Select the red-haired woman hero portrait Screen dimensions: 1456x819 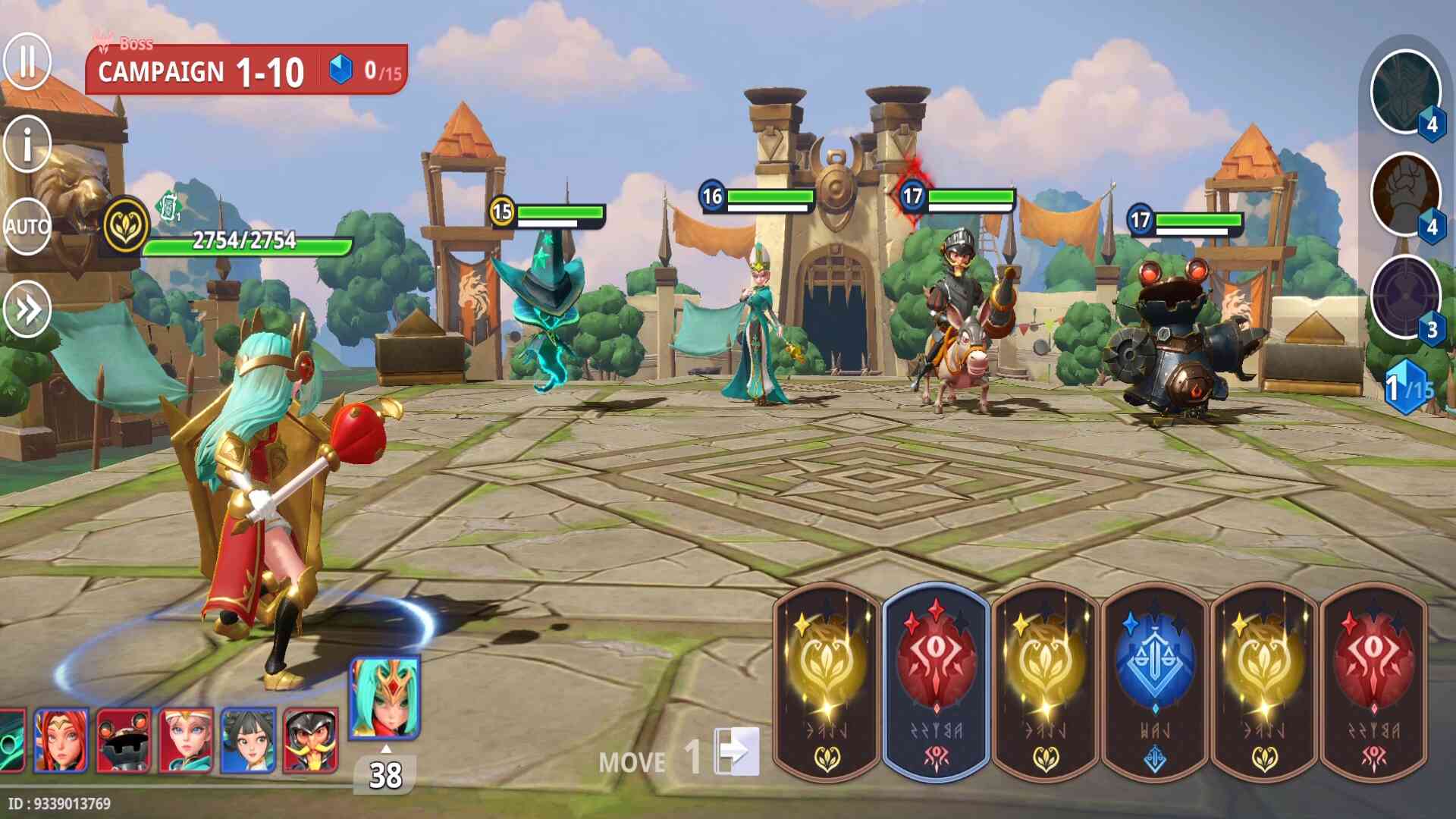[61, 740]
